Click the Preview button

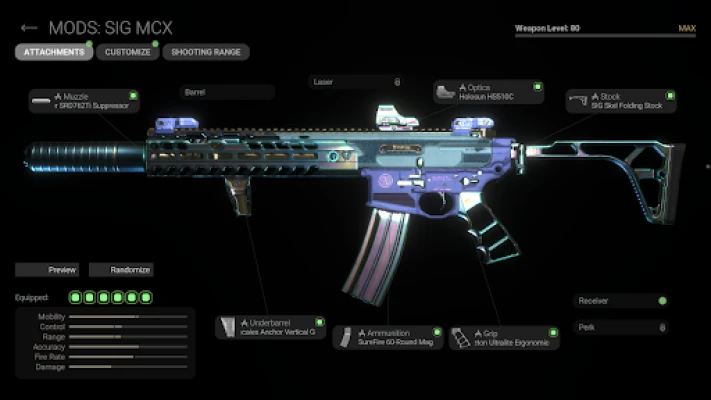pos(47,270)
